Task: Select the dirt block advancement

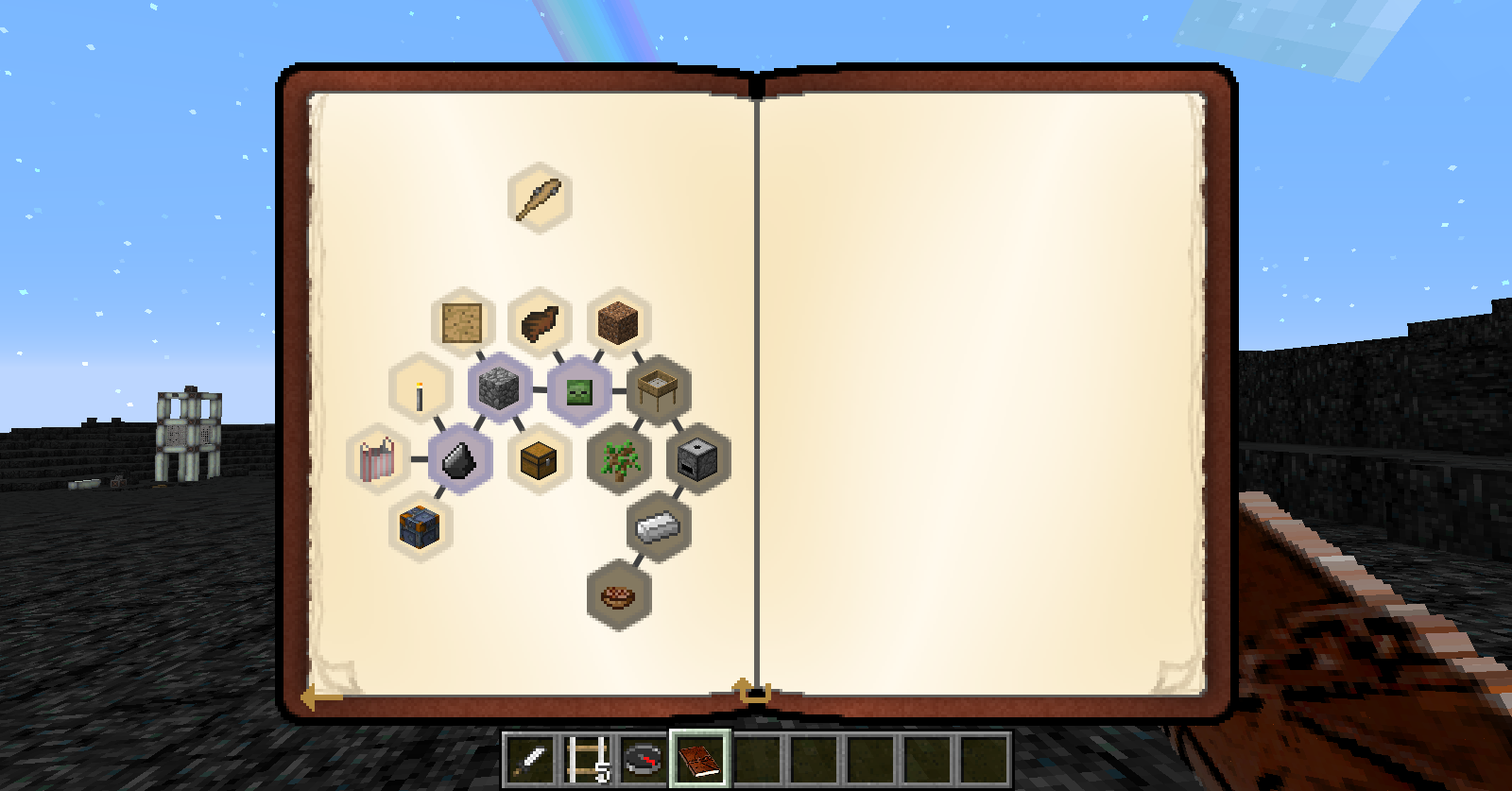Action: (619, 319)
